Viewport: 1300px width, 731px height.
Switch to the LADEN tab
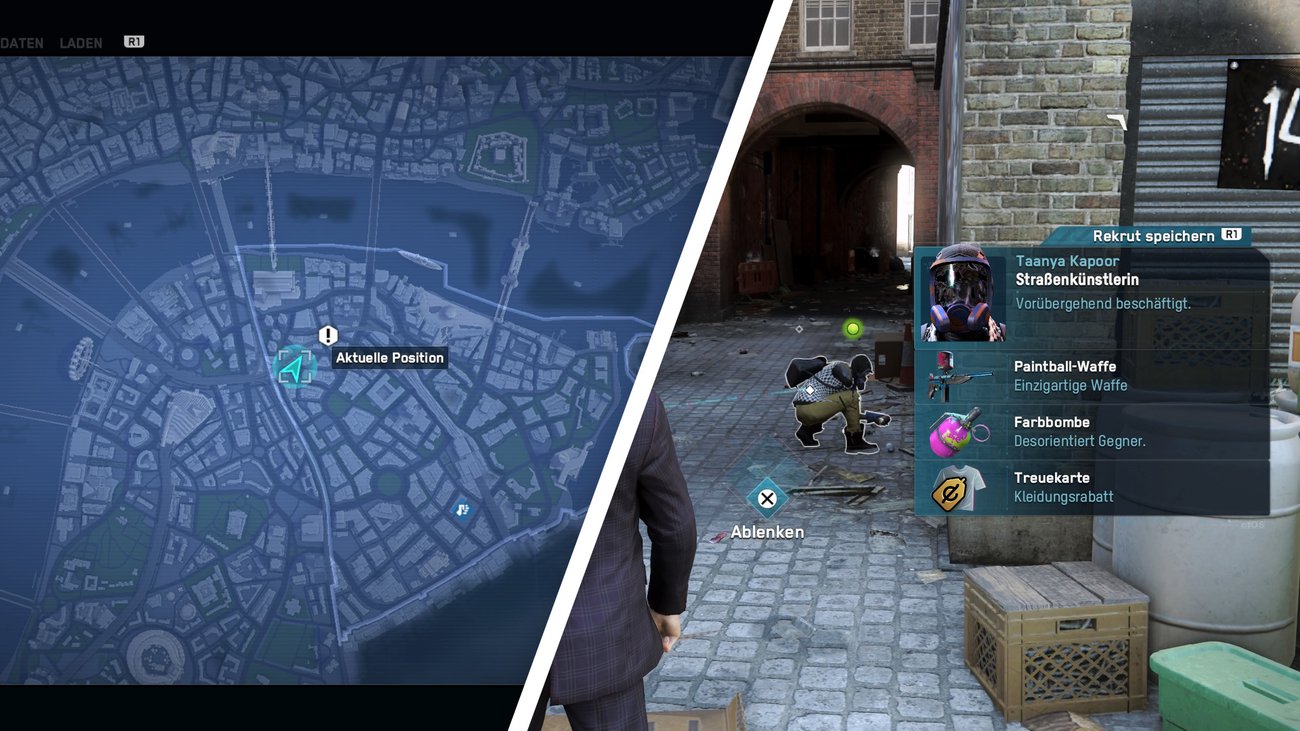pos(80,42)
